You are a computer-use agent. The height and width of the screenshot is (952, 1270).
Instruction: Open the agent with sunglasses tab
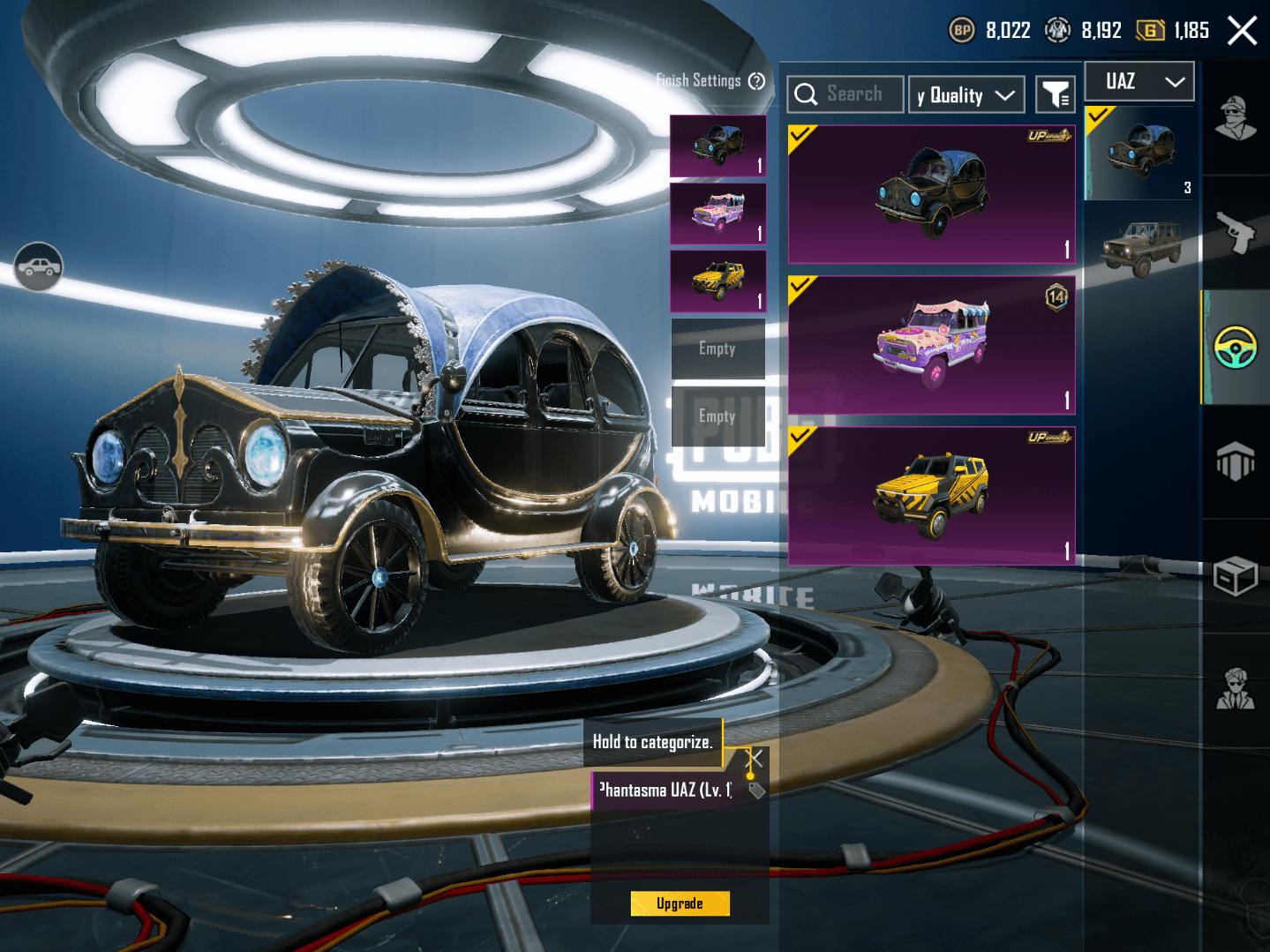(x=1236, y=690)
